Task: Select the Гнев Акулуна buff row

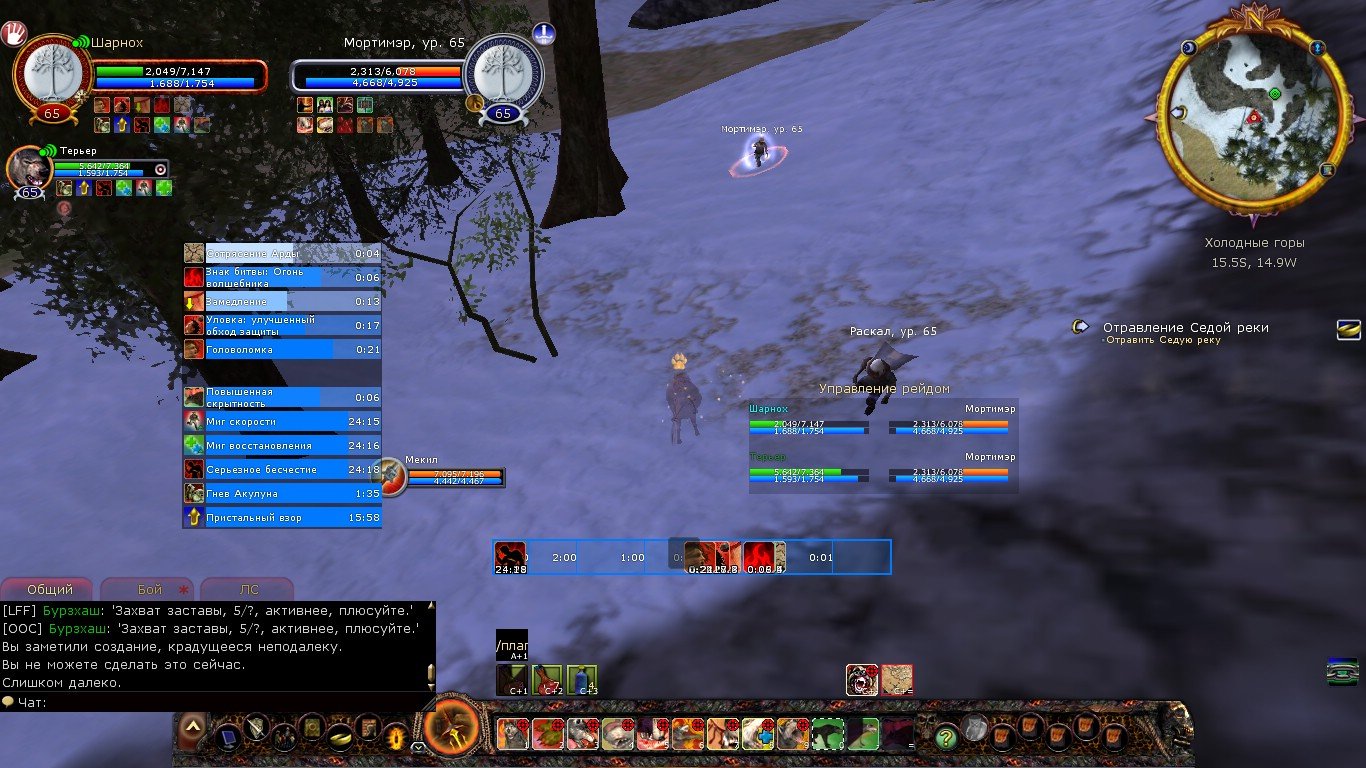Action: point(282,493)
